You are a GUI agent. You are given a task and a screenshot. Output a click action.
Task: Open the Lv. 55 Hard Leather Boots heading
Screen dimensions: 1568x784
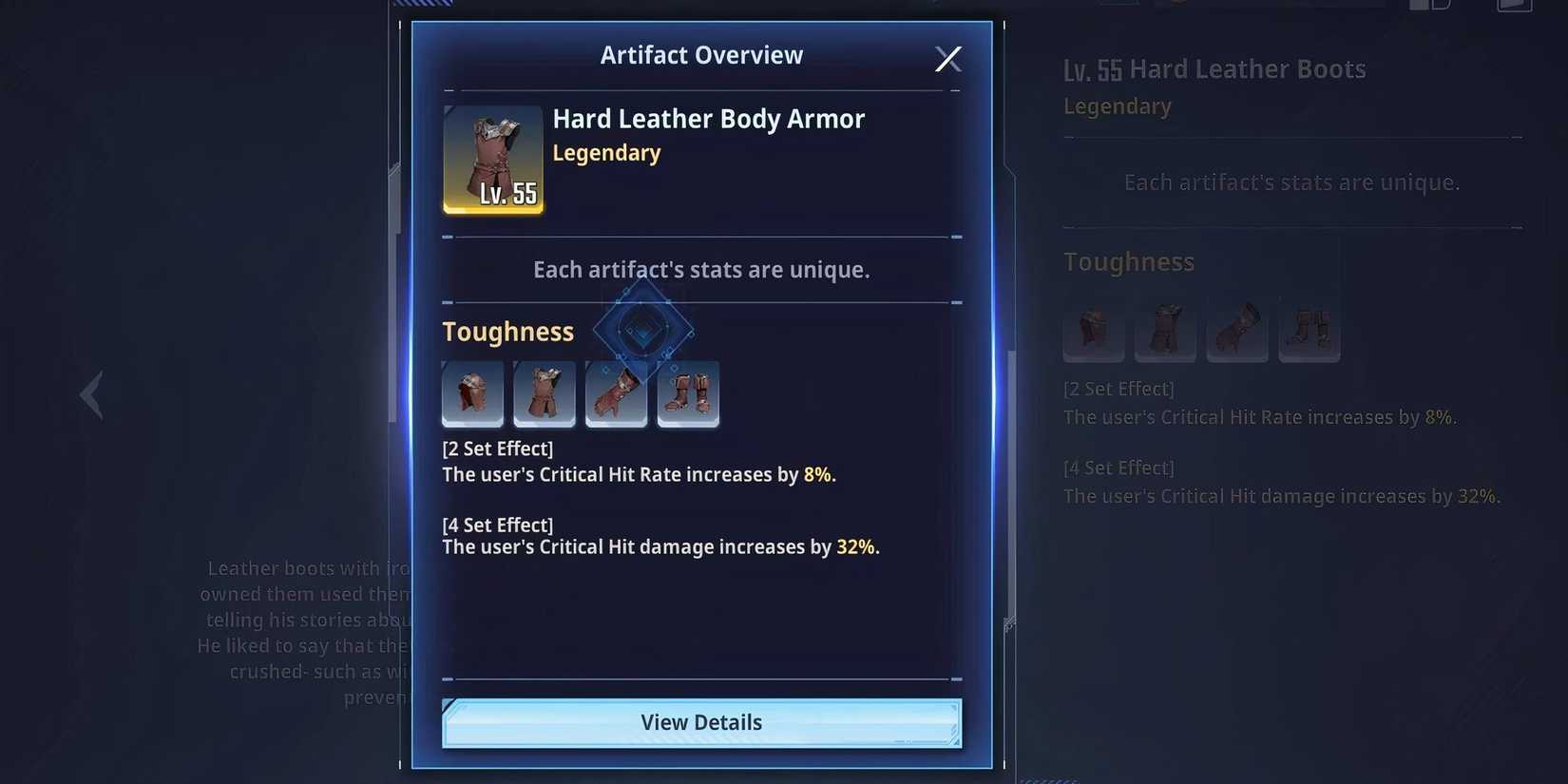point(1214,68)
